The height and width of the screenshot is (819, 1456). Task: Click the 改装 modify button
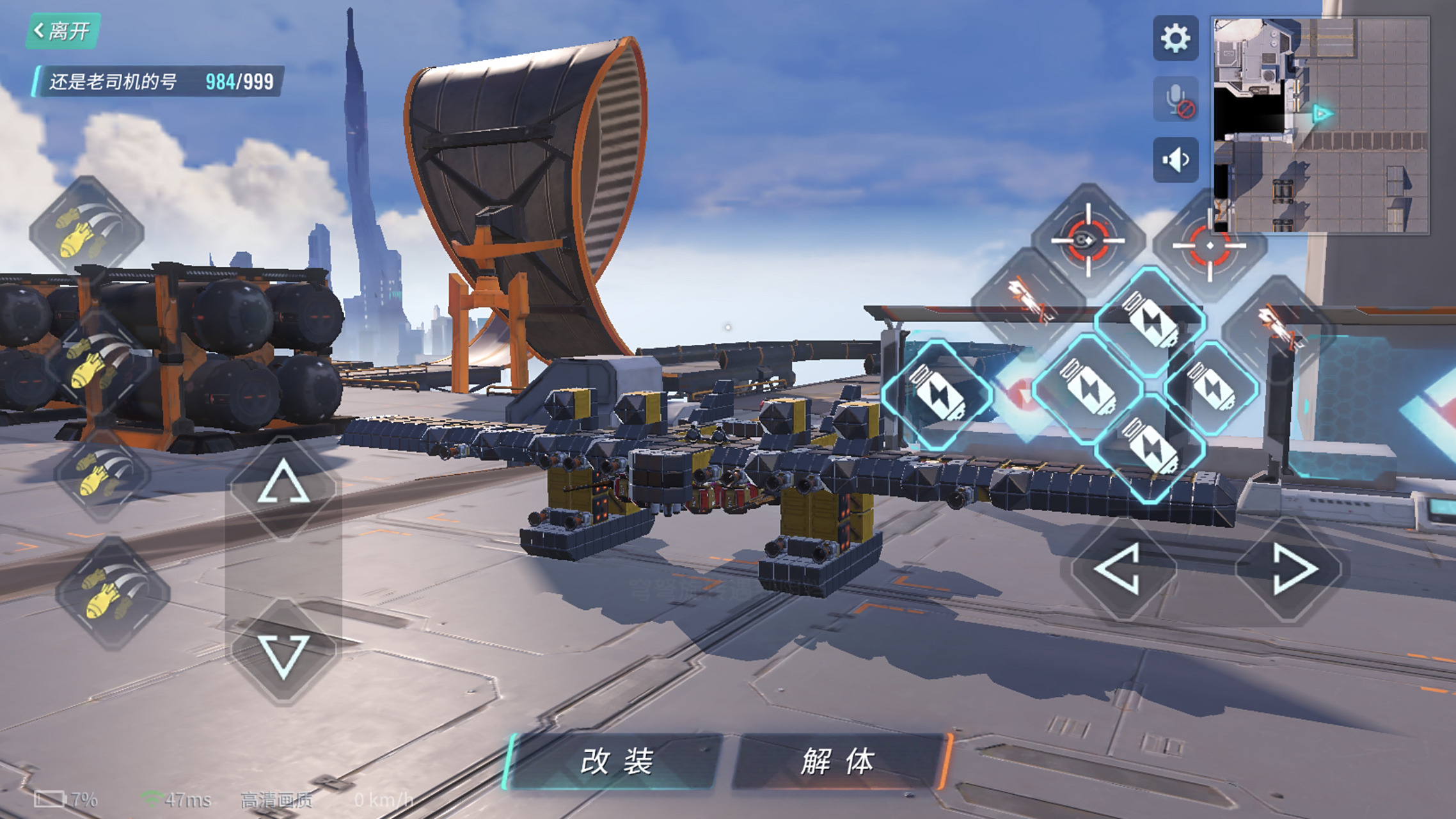click(x=615, y=761)
